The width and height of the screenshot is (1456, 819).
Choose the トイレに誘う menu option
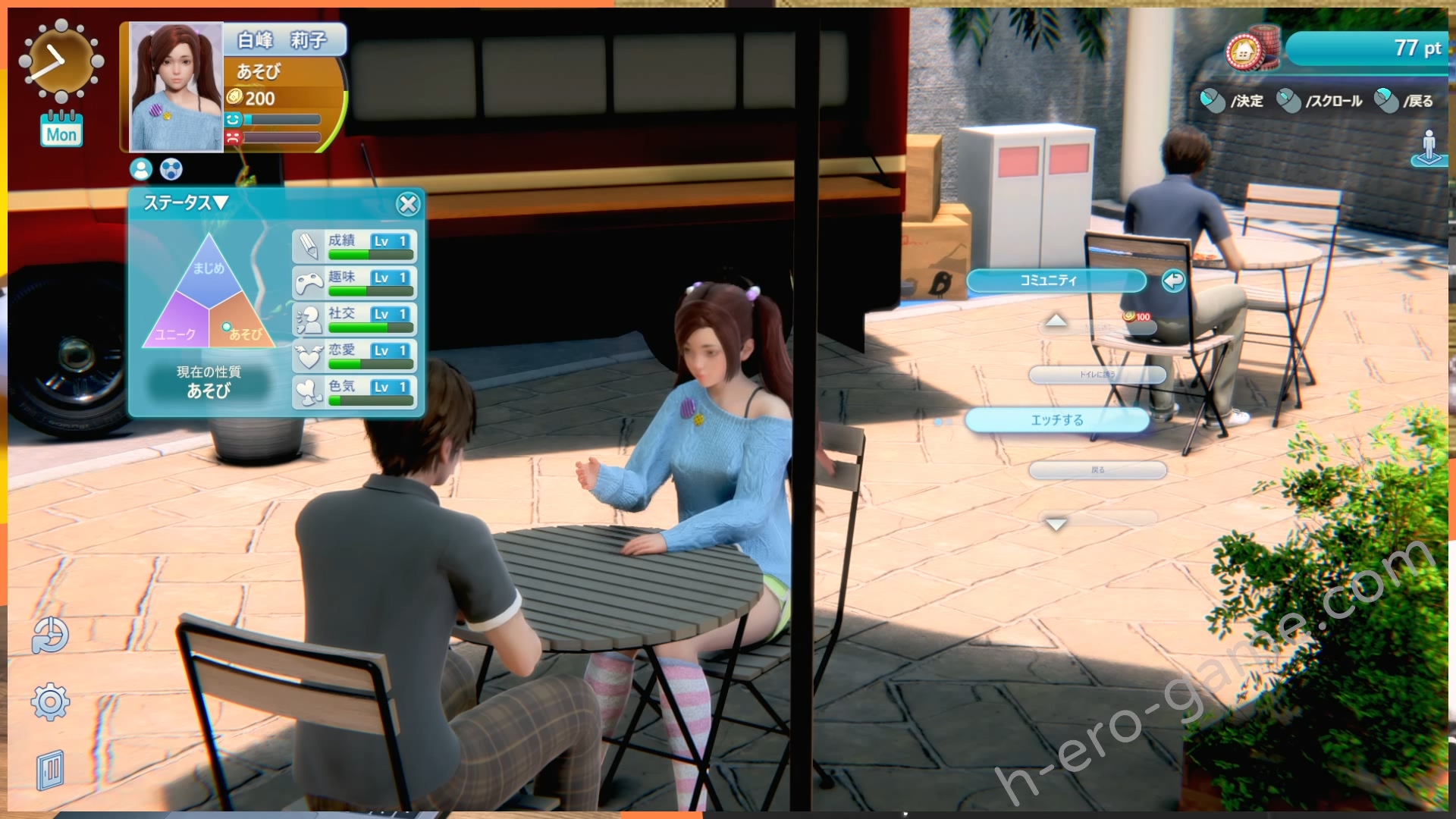pyautogui.click(x=1097, y=375)
